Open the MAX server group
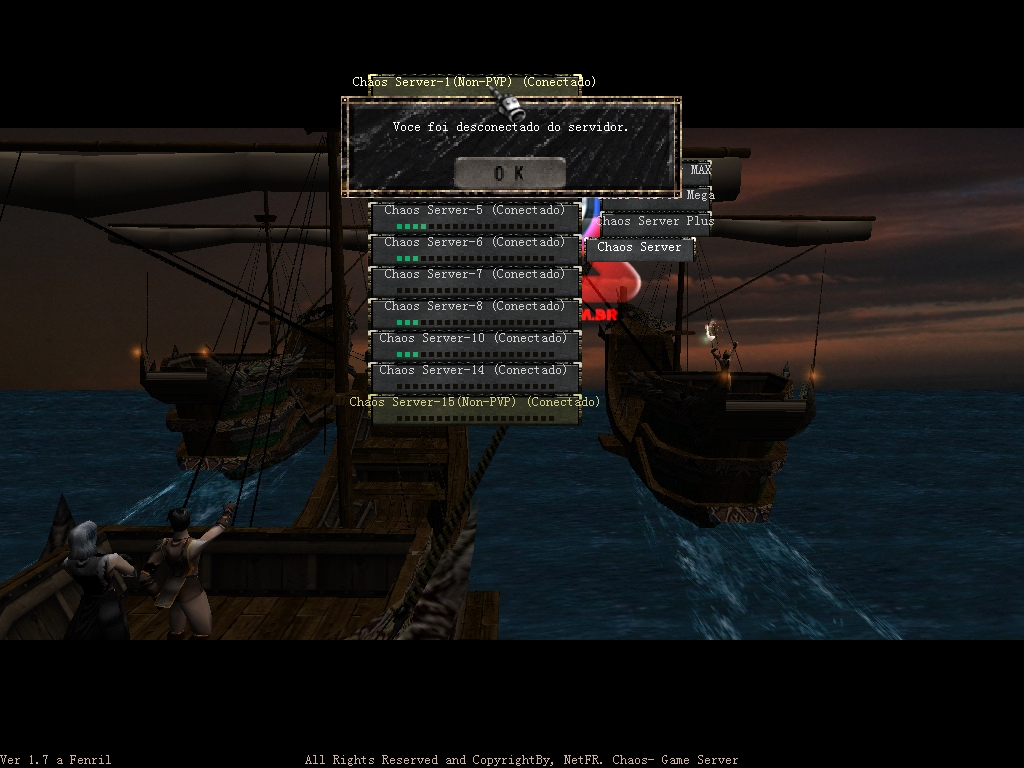This screenshot has width=1024, height=768. point(700,170)
